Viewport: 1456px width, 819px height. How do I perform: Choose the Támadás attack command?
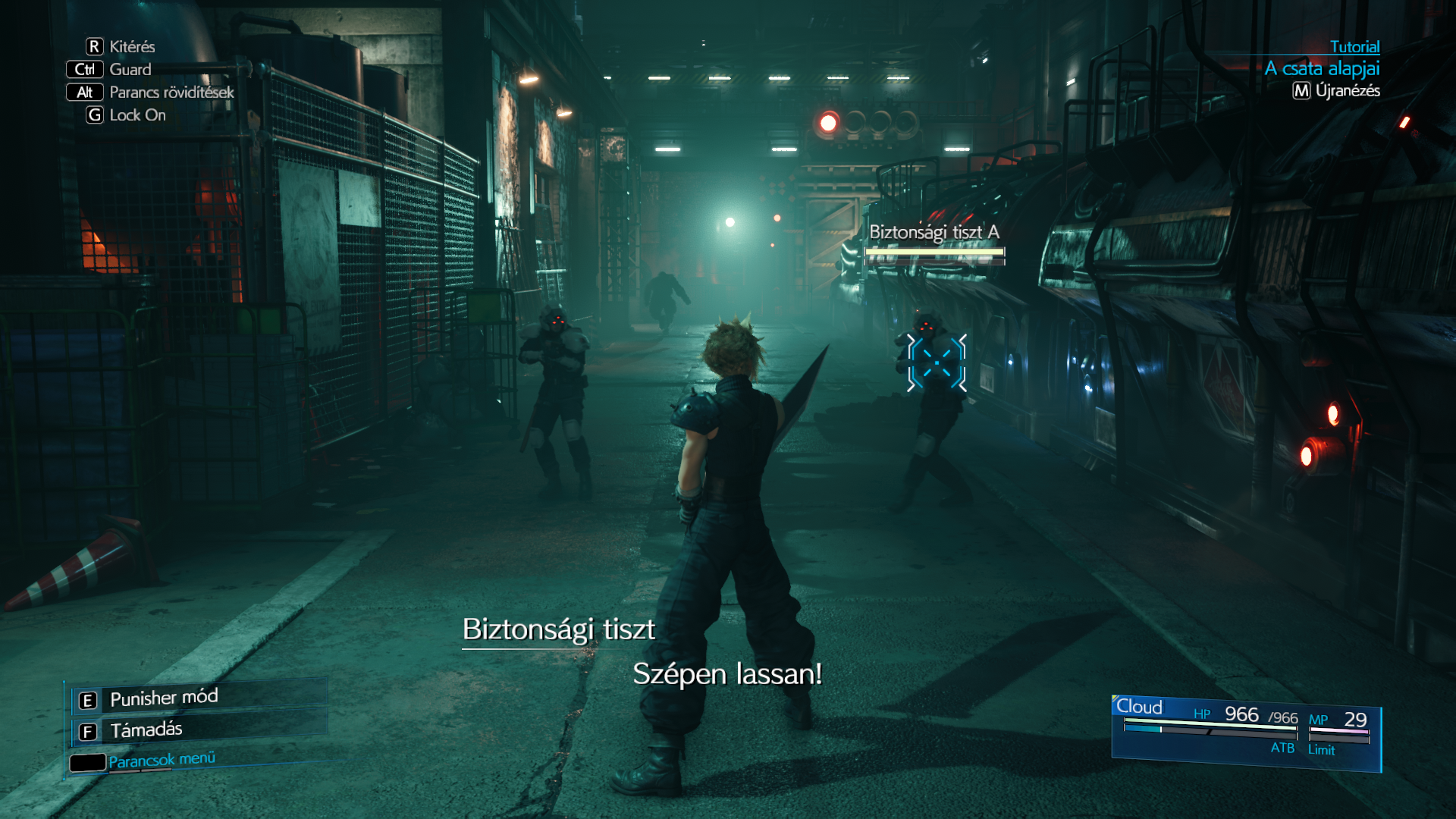pos(146,730)
